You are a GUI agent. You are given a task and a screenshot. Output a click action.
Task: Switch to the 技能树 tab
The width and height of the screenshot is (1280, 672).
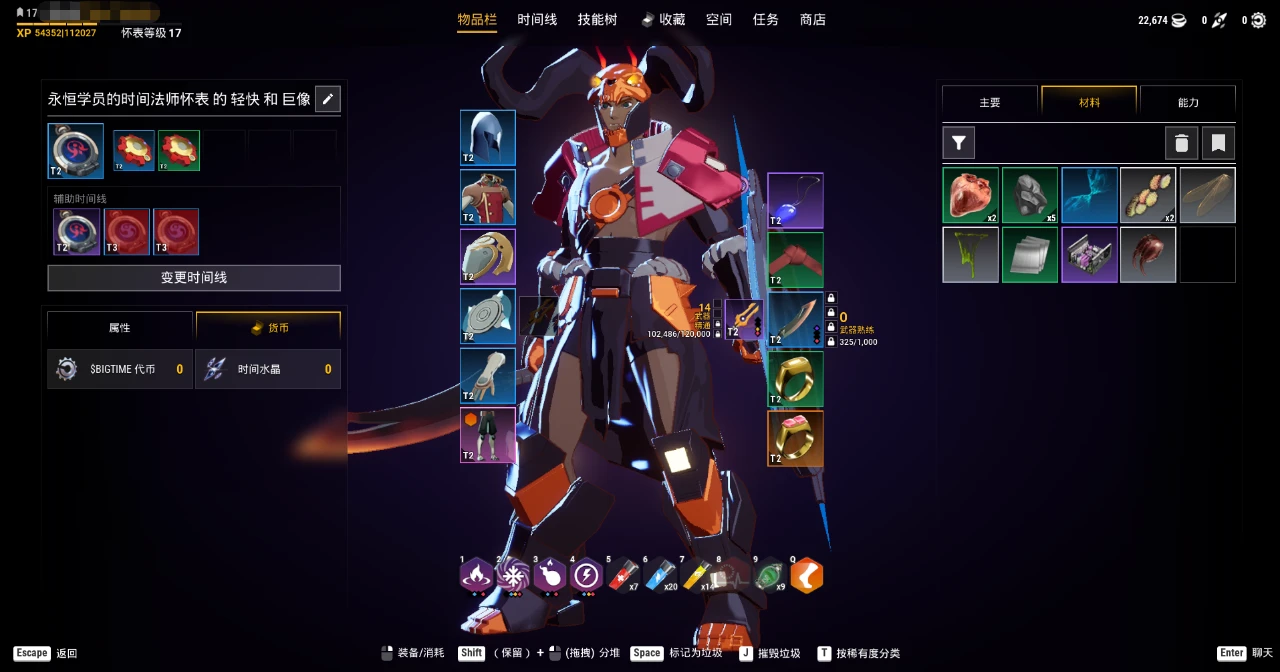tap(597, 20)
